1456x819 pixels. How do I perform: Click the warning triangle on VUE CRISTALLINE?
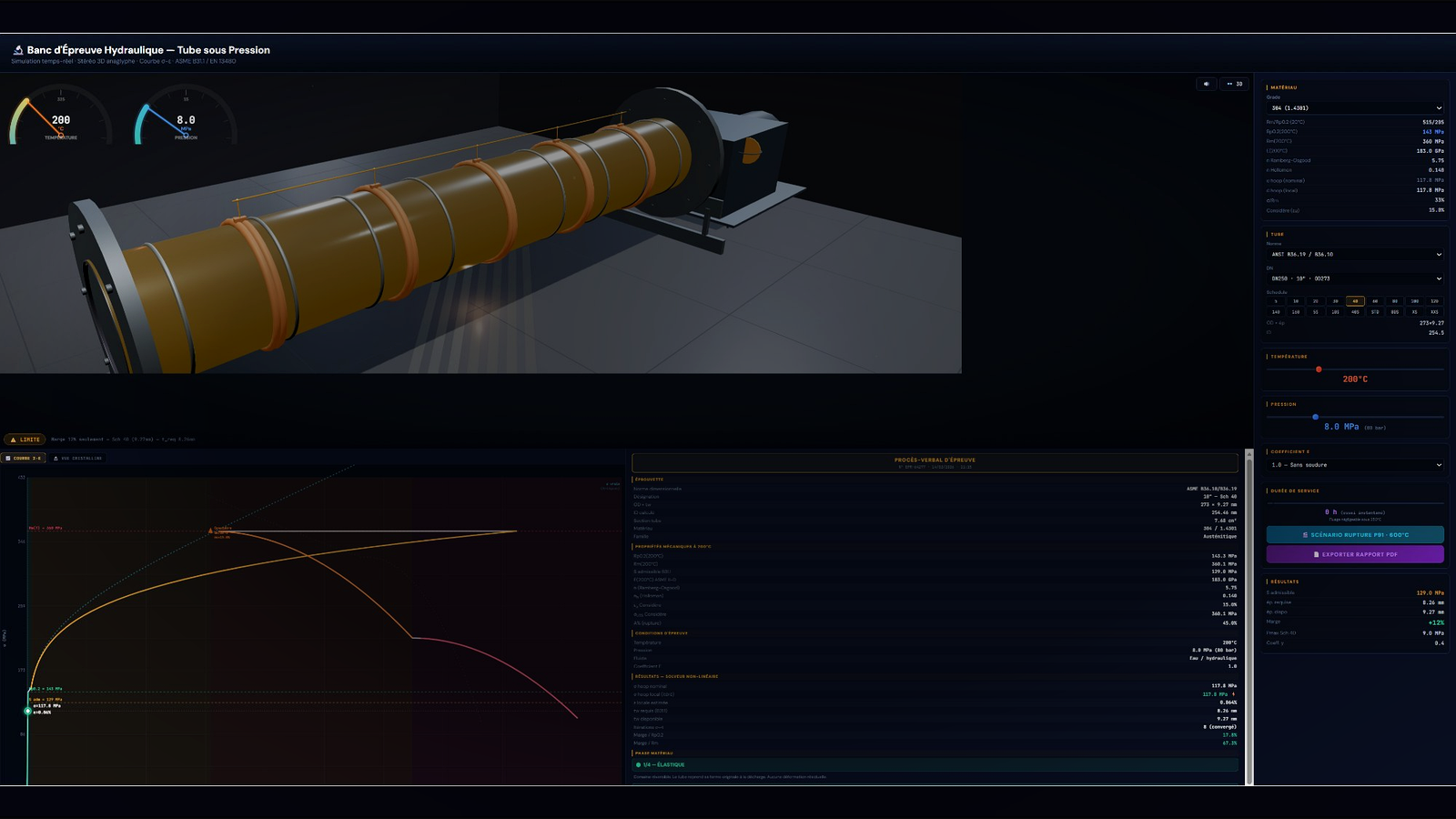pos(56,458)
